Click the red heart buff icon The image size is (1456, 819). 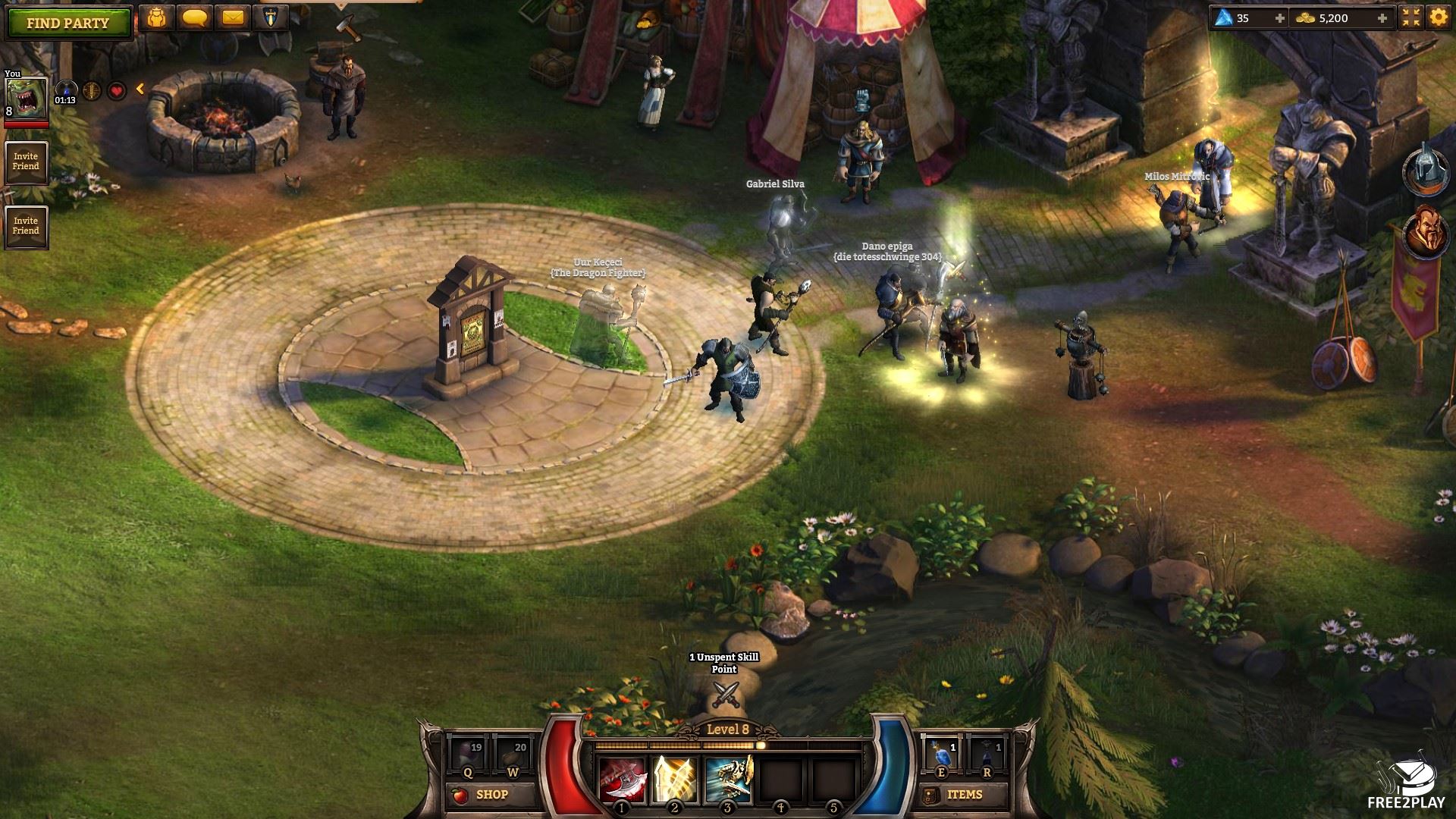[116, 92]
